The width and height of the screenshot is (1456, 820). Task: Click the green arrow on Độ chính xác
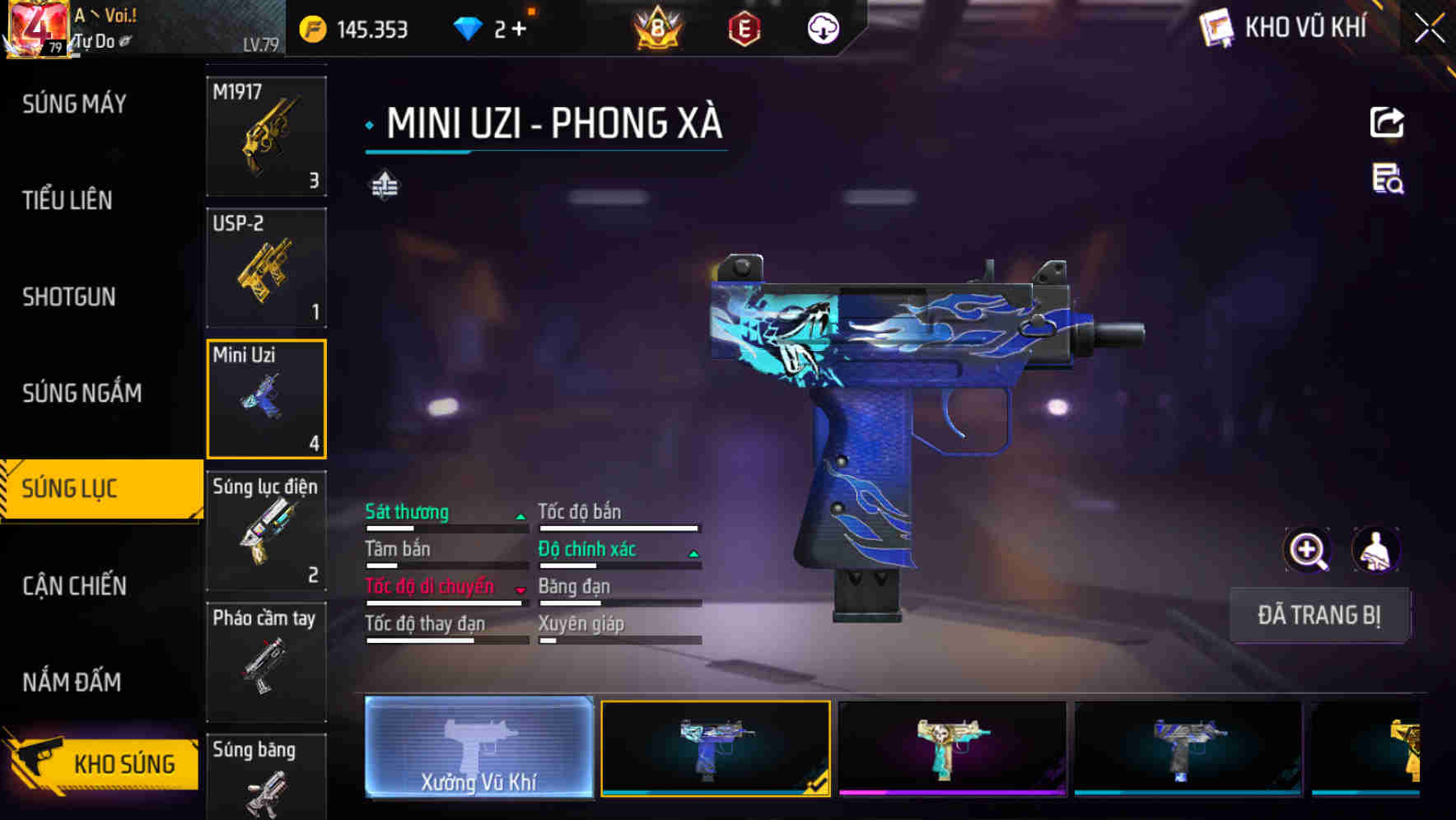point(693,552)
